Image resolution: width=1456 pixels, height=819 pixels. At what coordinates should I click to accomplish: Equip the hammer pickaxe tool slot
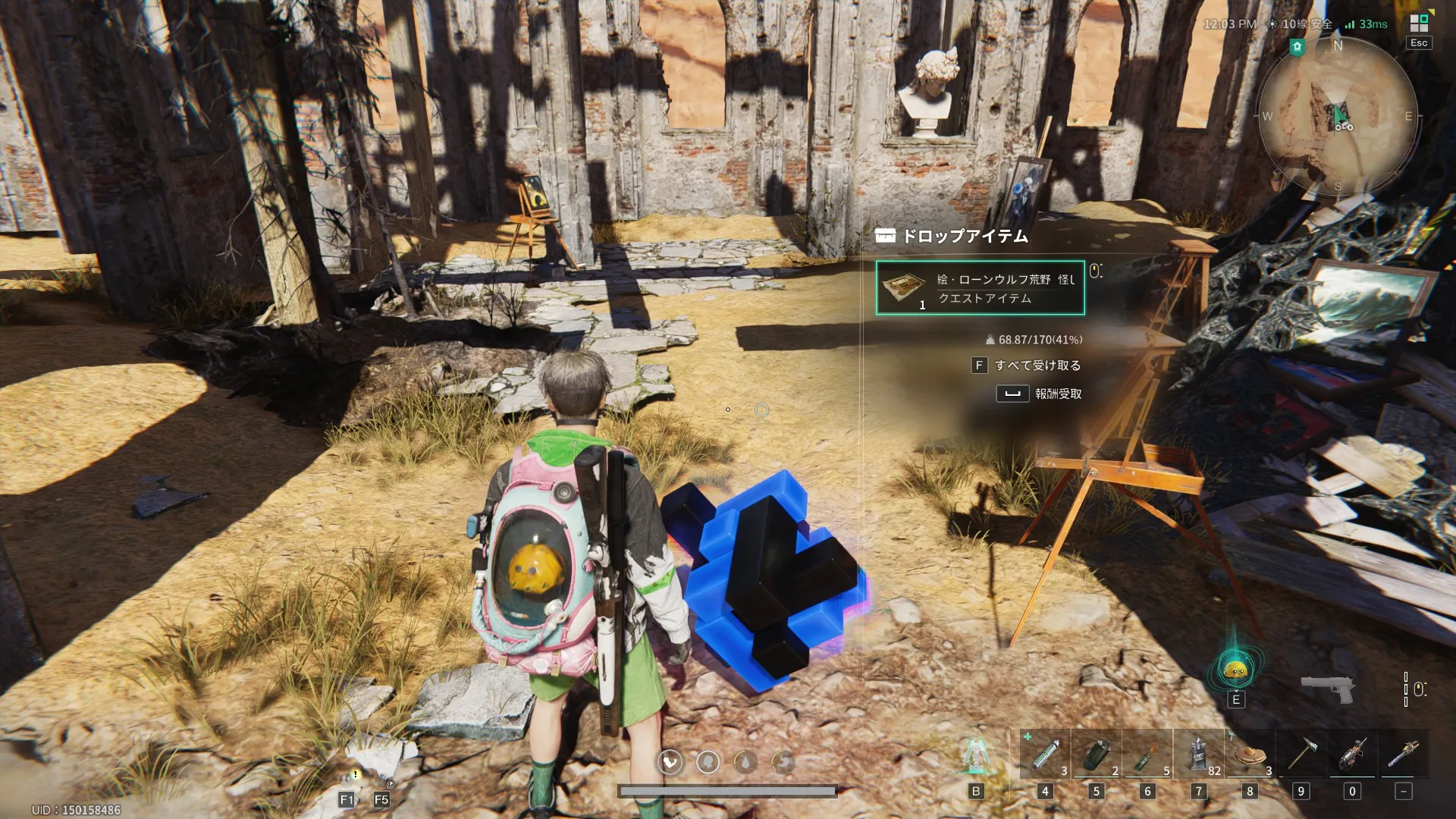tap(1301, 755)
